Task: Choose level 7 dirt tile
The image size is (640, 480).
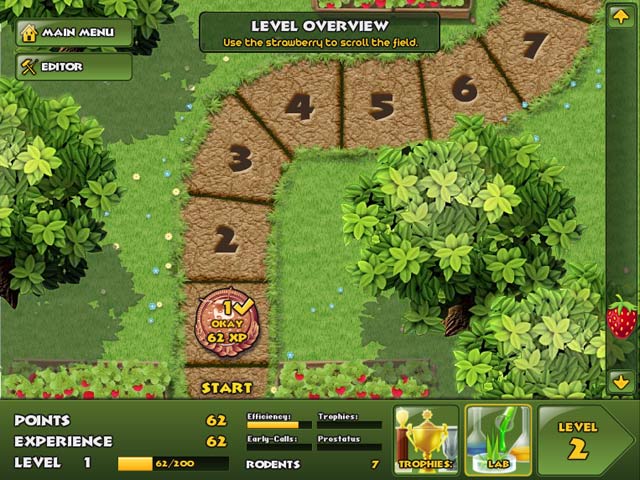Action: 535,45
